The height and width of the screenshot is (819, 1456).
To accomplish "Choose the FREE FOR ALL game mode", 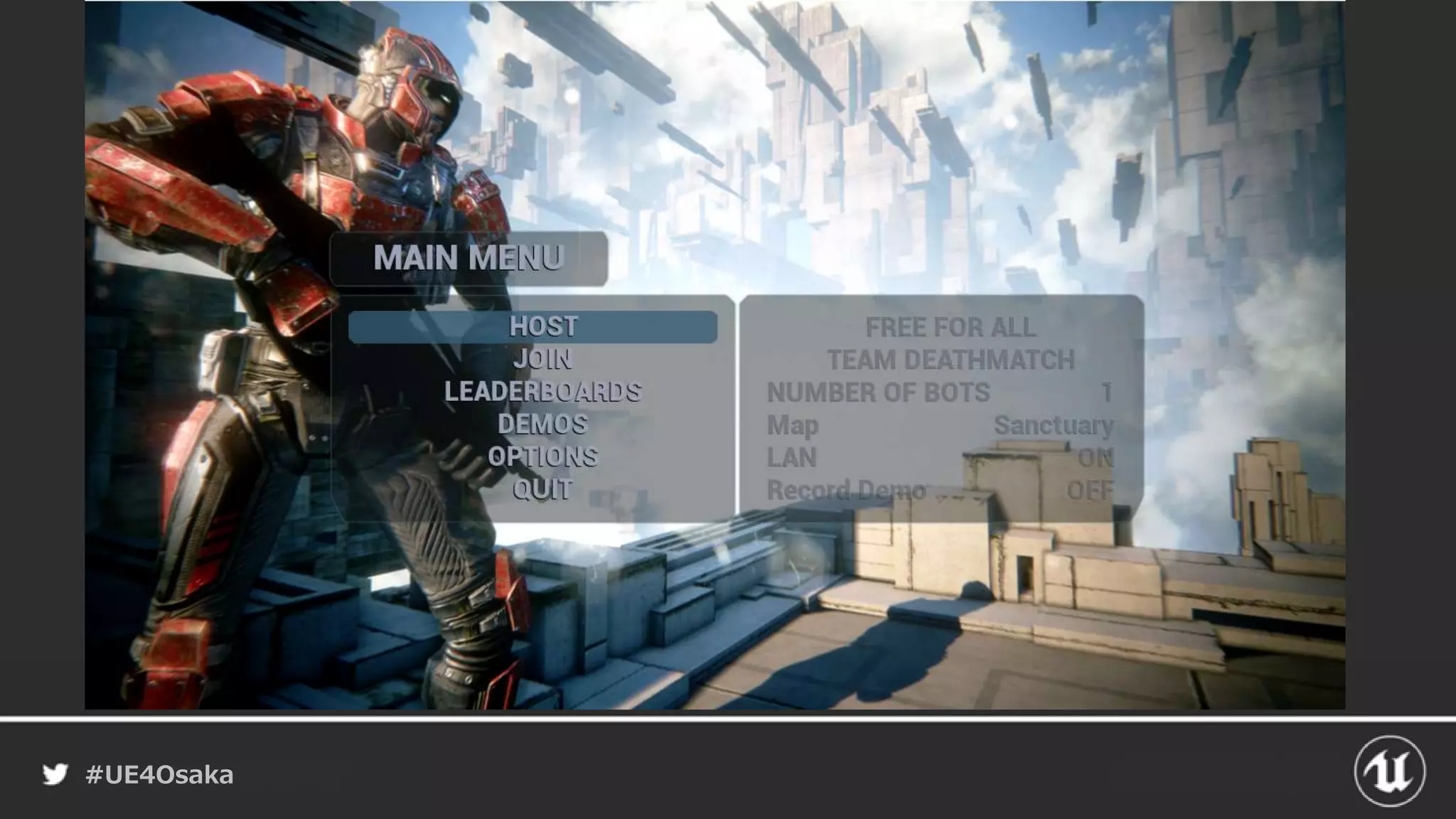I will 950,328.
